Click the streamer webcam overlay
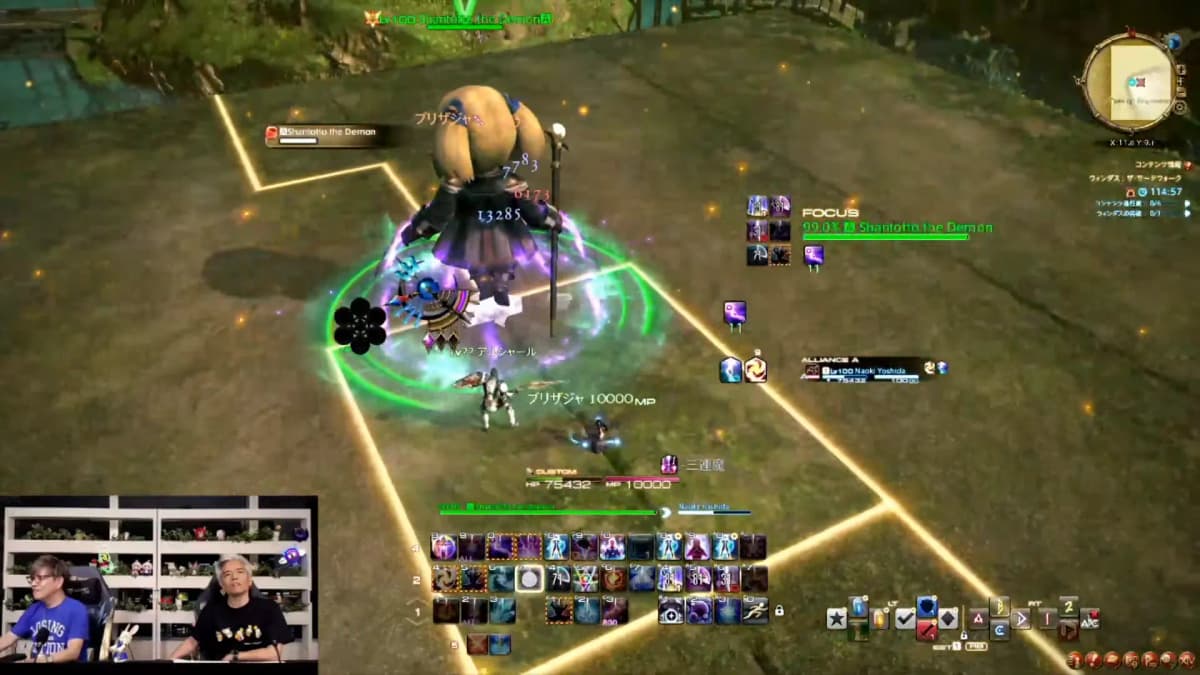The height and width of the screenshot is (675, 1200). point(159,578)
